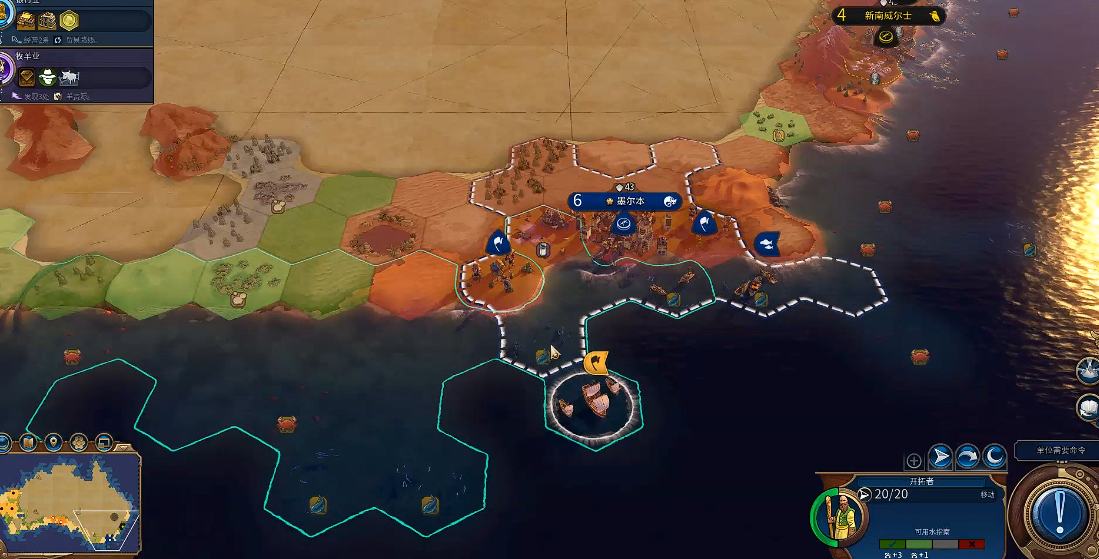Open the minimap's overlapping-screens options button
Viewport: 1099px width, 559px height.
tap(103, 442)
